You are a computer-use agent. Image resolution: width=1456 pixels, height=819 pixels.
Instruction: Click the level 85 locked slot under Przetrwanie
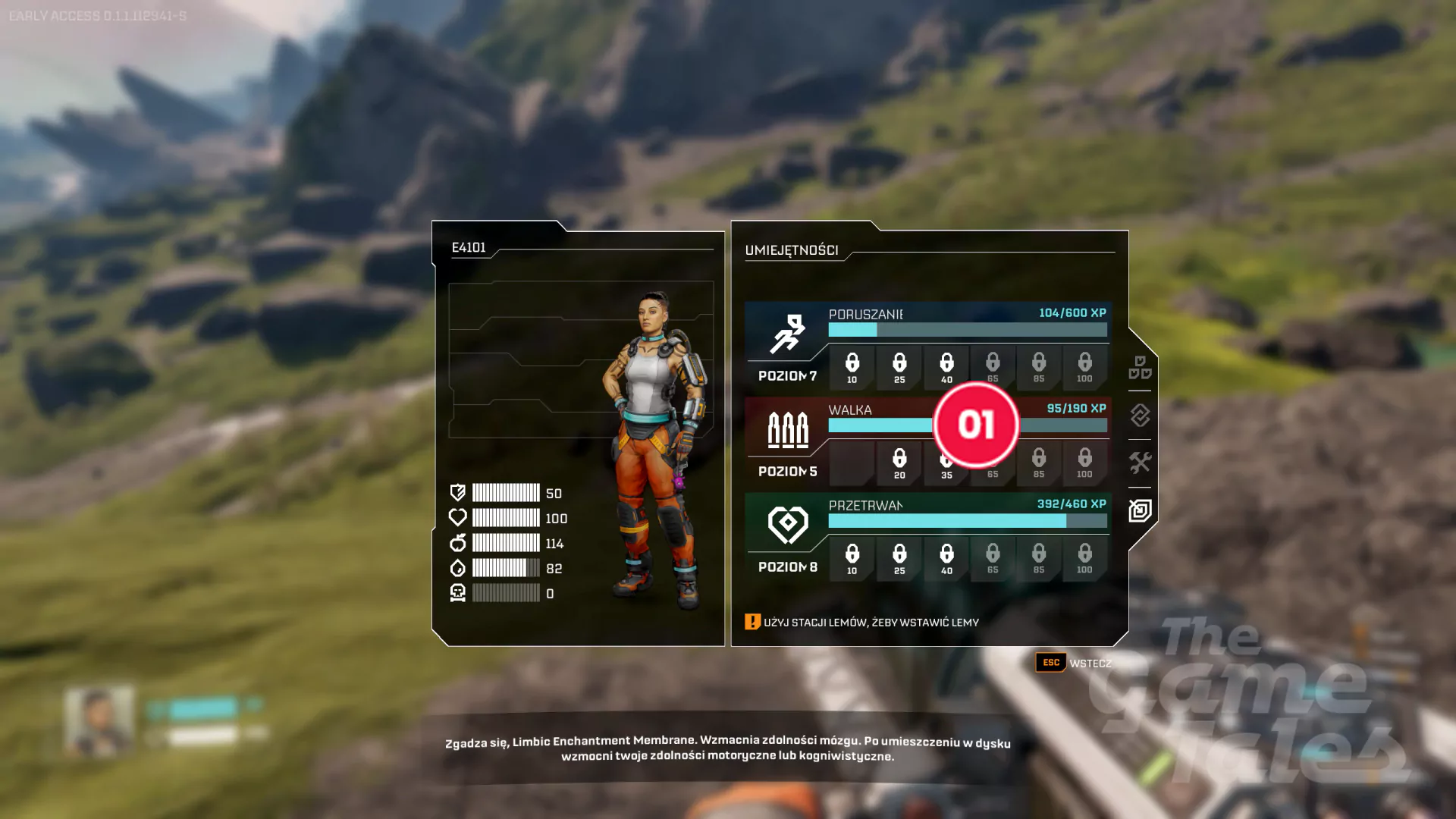click(1039, 559)
